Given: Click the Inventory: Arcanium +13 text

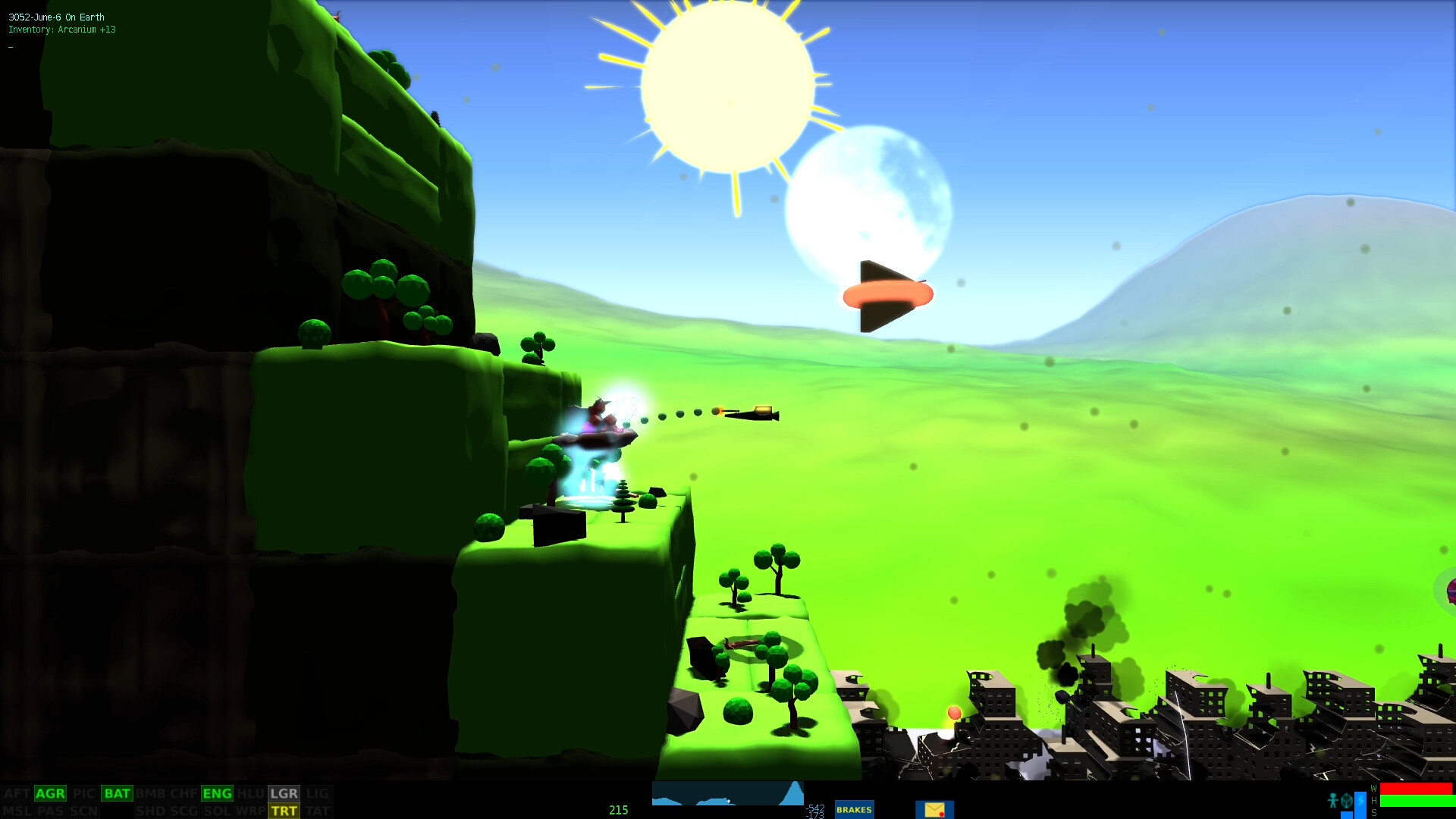Looking at the screenshot, I should point(63,30).
